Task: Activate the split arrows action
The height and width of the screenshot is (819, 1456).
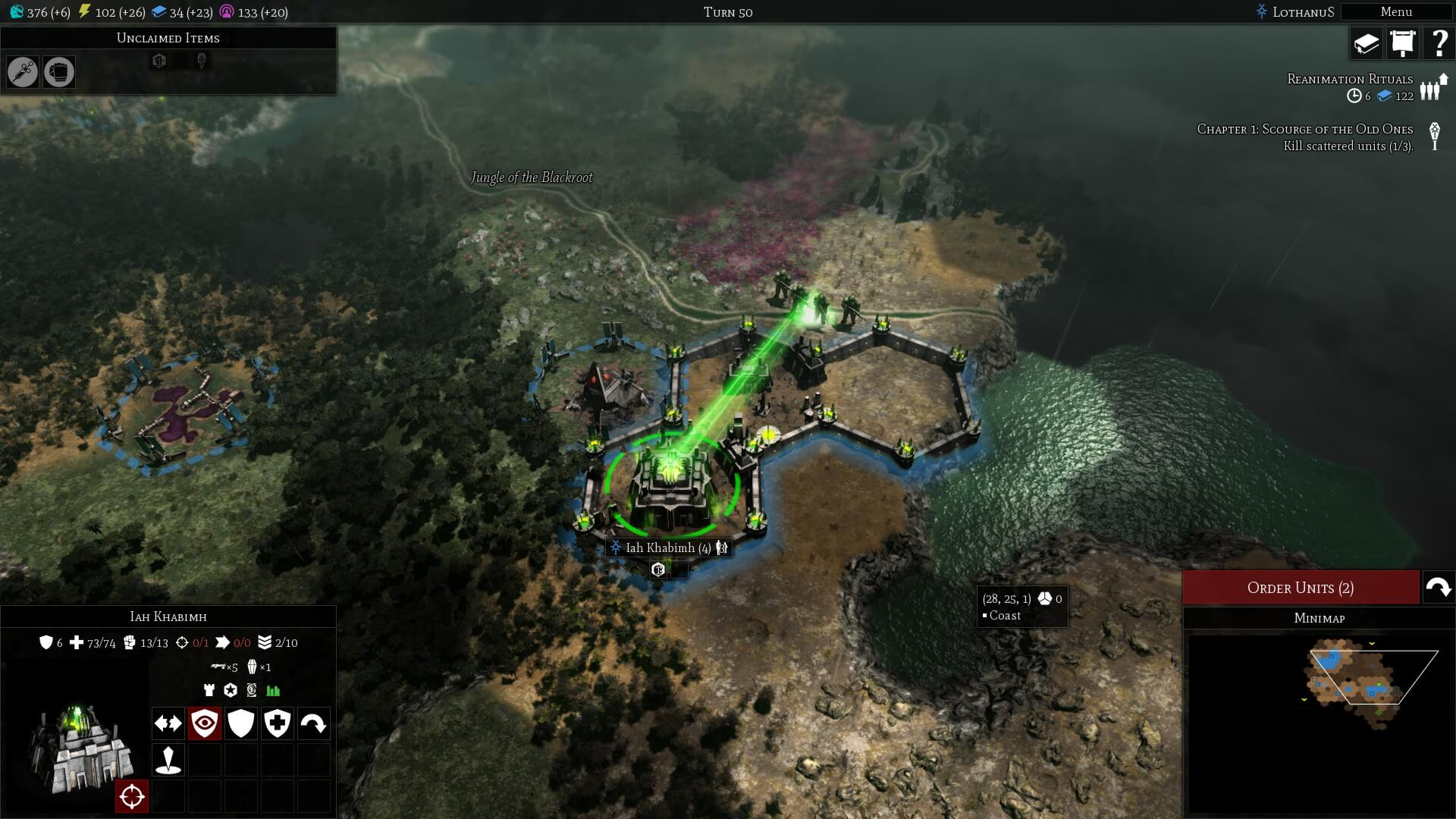Action: pos(168,723)
